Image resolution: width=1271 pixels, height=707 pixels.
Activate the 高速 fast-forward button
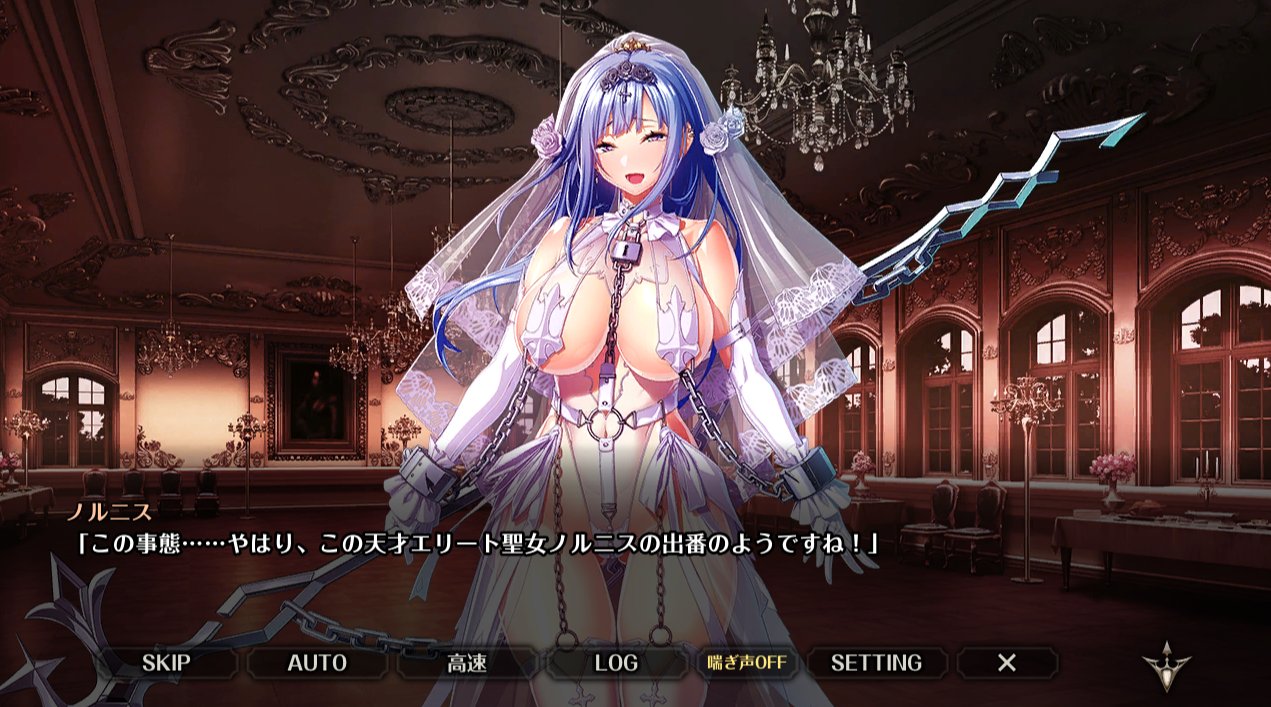(x=467, y=662)
